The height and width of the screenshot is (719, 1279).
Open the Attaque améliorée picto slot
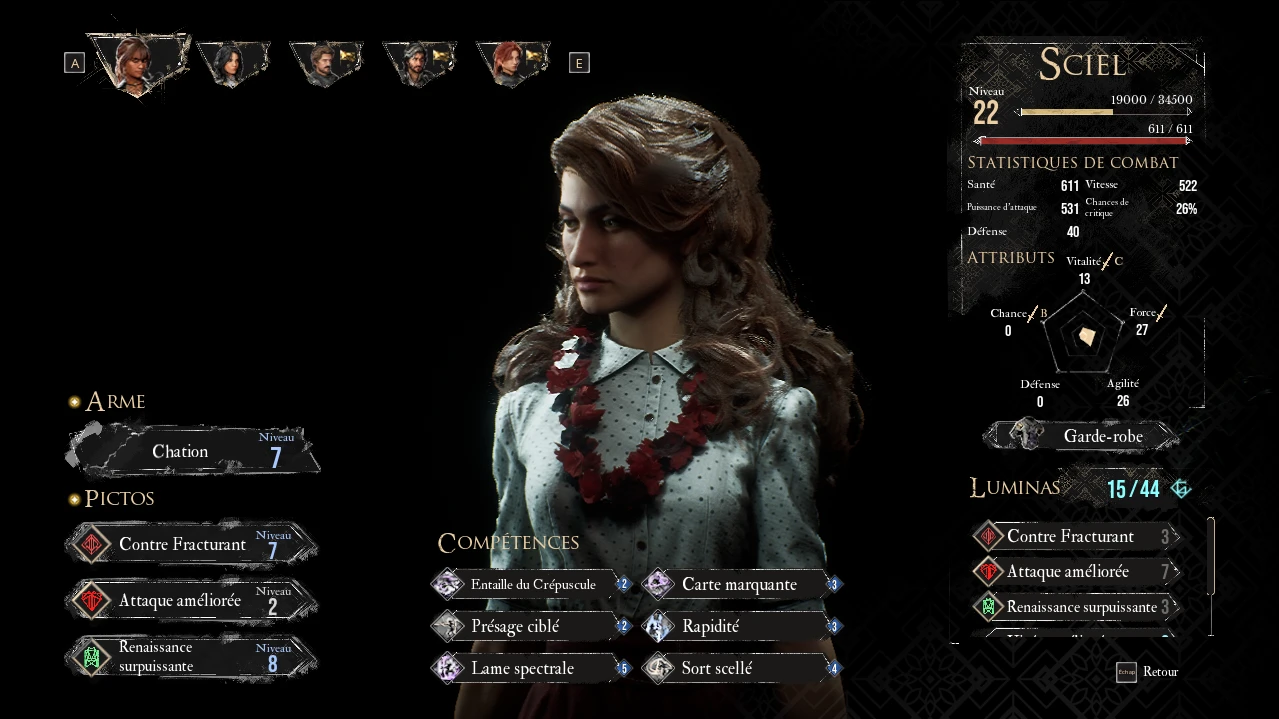tap(192, 601)
